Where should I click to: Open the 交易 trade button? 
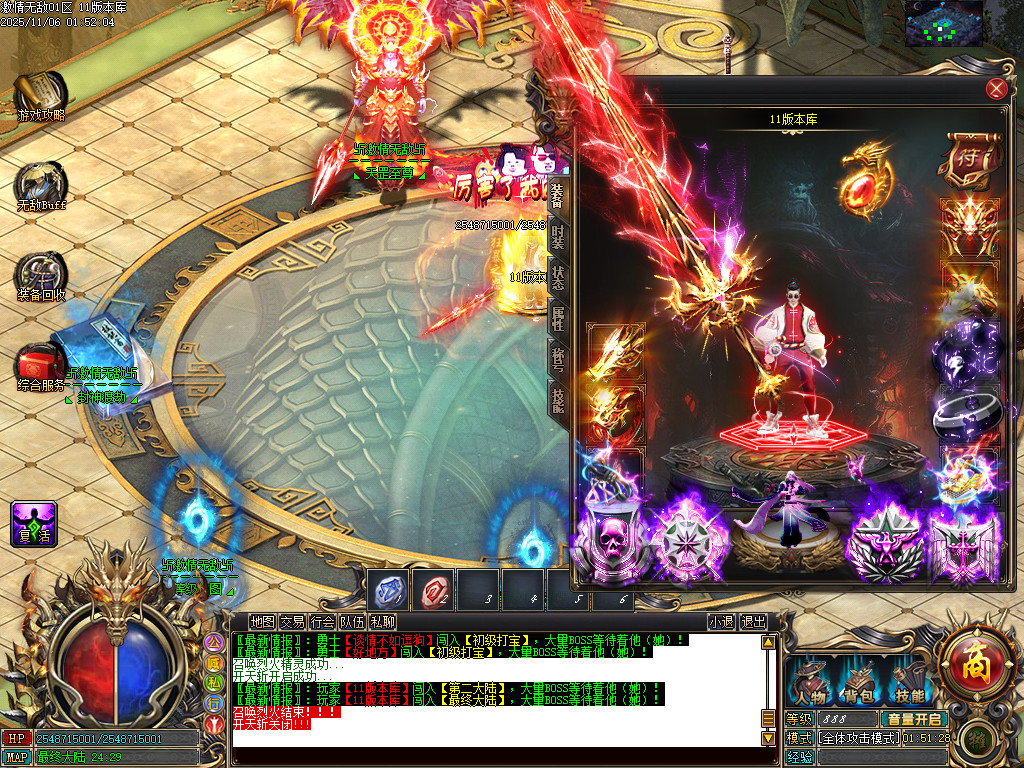[292, 622]
